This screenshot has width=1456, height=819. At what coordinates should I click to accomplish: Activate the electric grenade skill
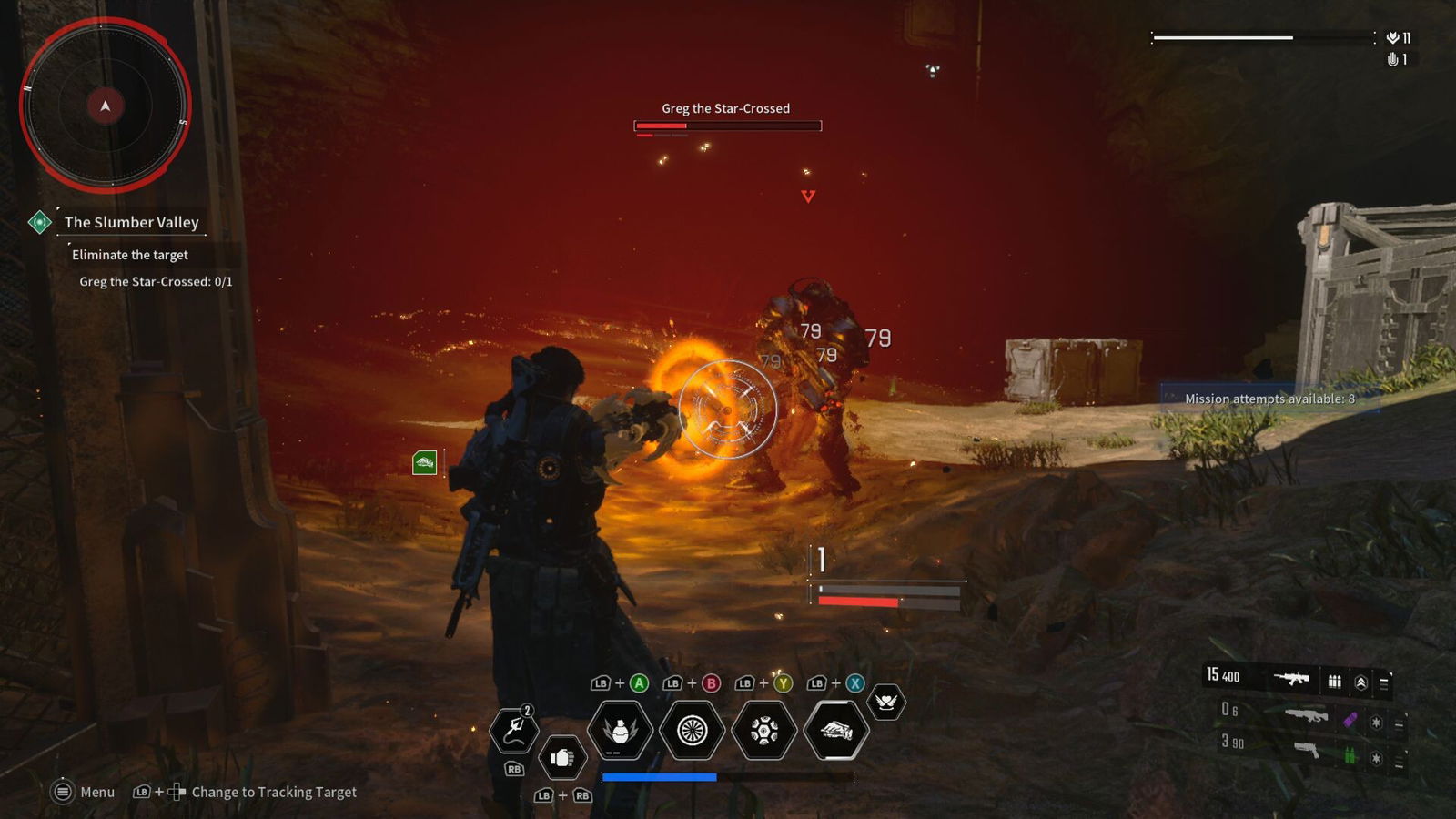point(620,730)
